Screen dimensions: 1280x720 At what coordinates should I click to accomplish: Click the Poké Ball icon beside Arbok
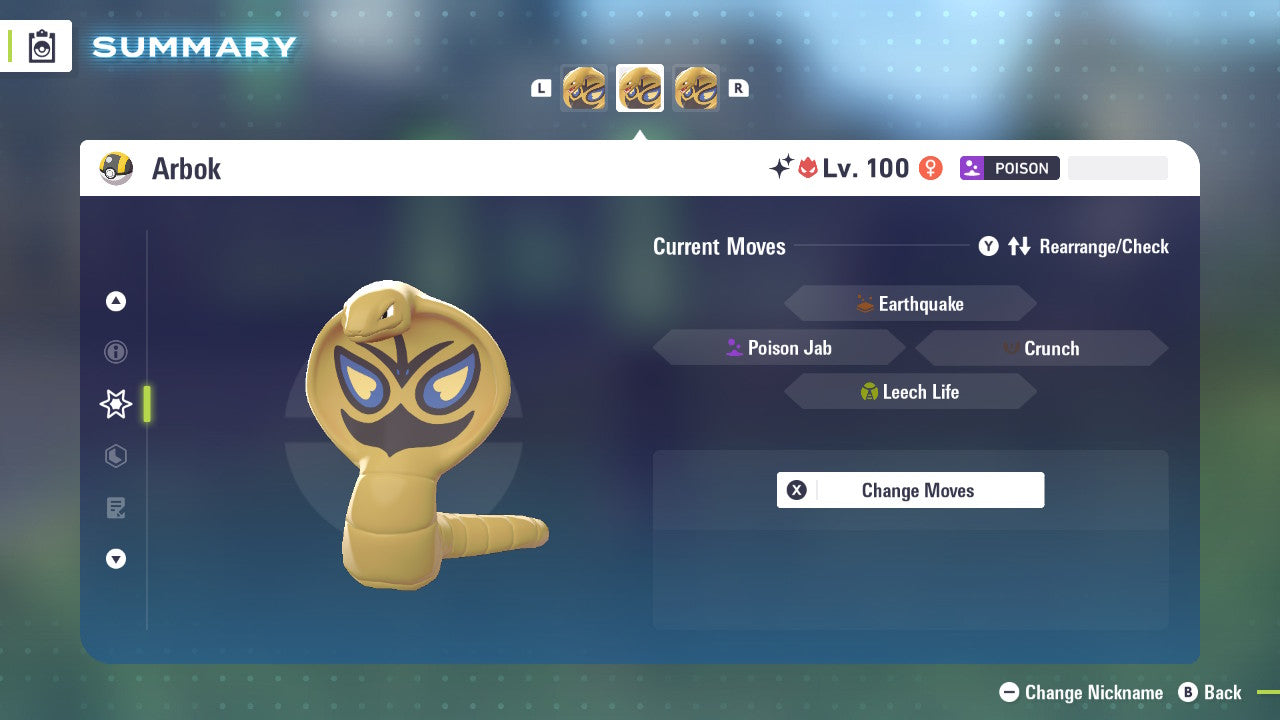[x=115, y=168]
